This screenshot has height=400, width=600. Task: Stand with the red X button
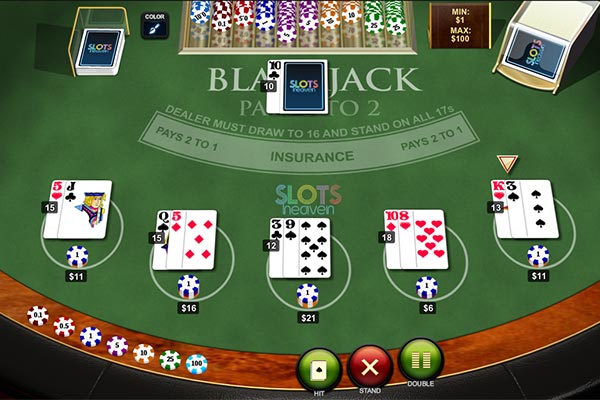(x=369, y=369)
